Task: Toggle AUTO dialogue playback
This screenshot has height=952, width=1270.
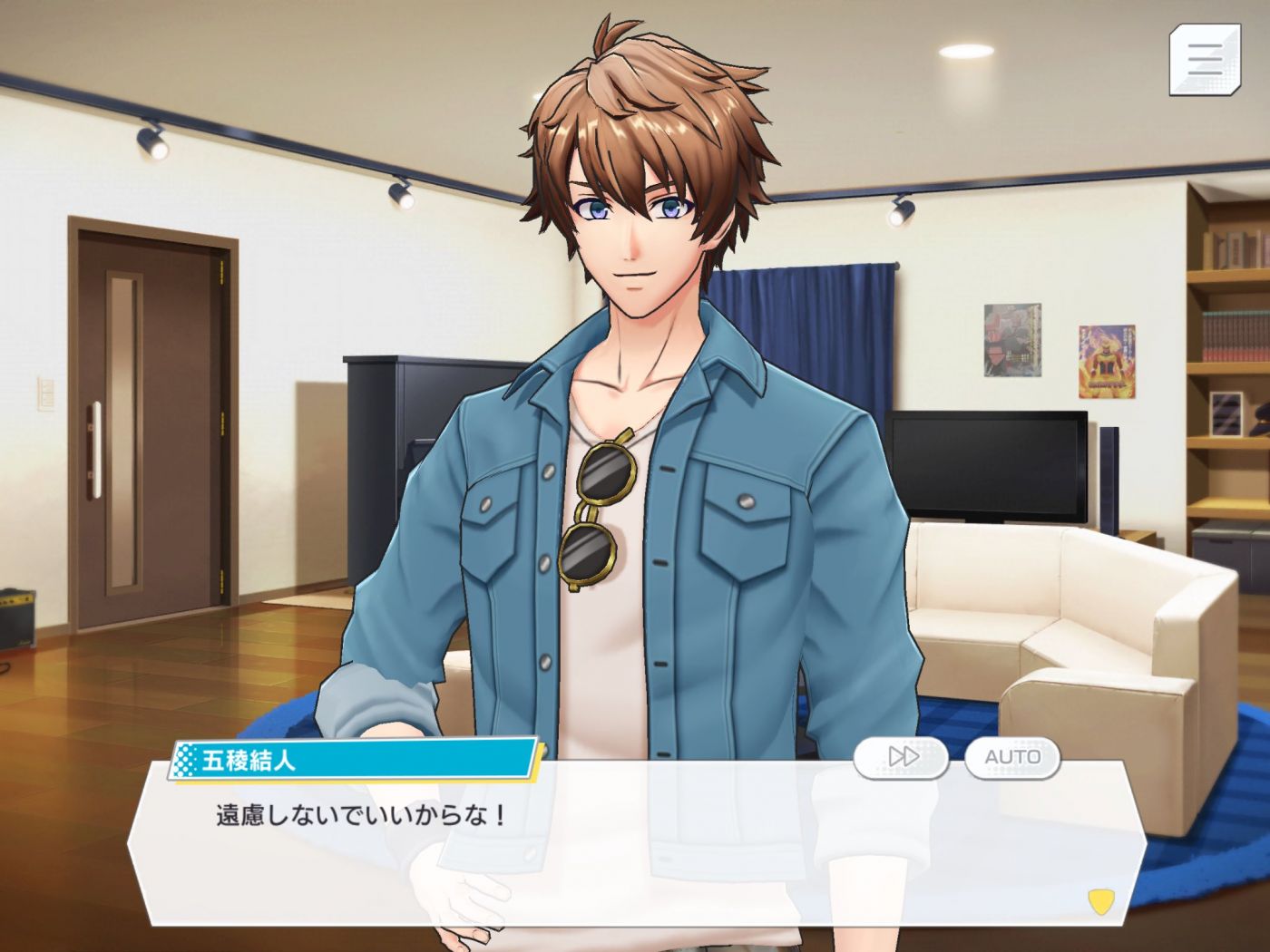Action: [x=1012, y=756]
